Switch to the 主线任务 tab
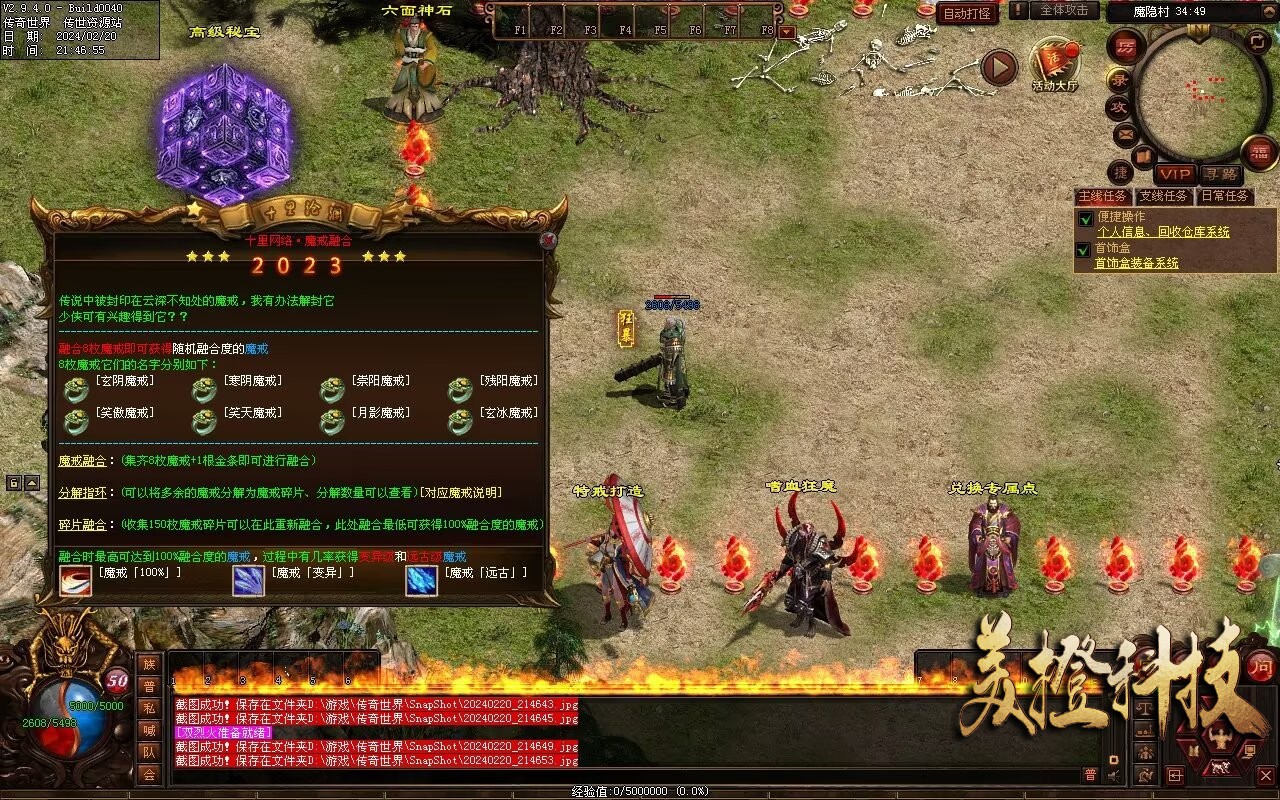1280x800 pixels. pos(1102,196)
